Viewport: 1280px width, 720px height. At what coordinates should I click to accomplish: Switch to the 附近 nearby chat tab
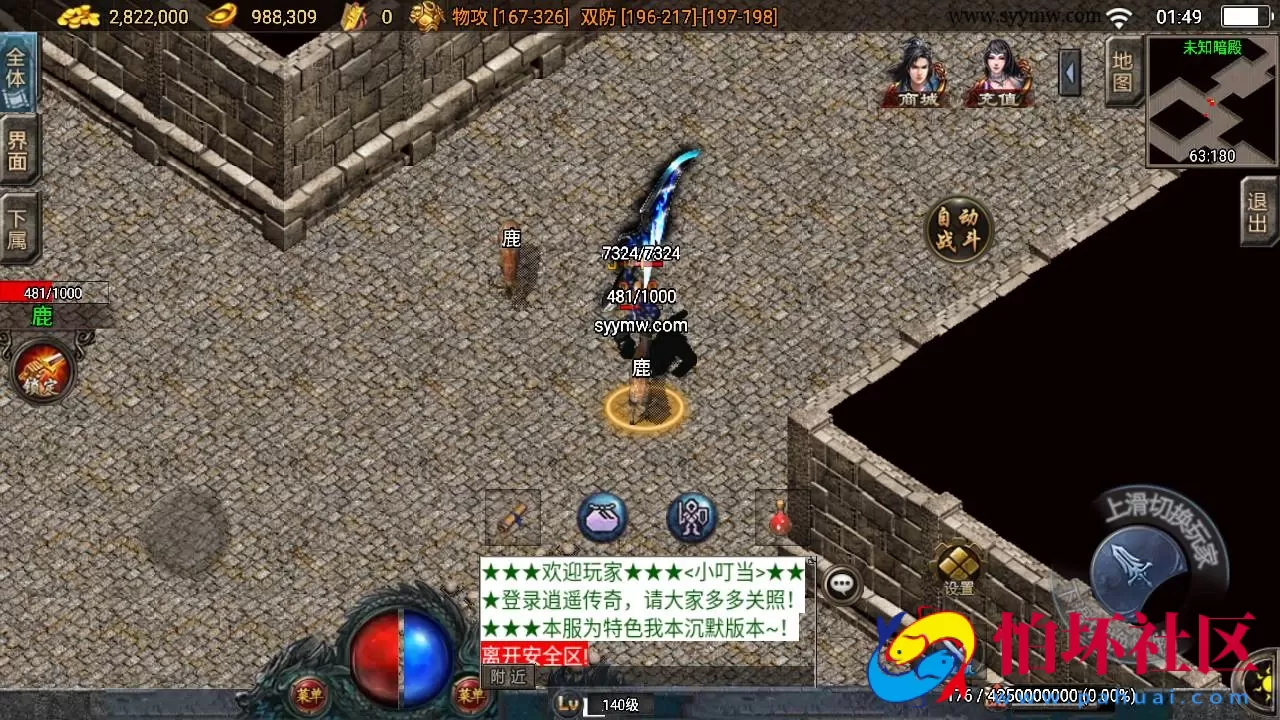[x=508, y=676]
